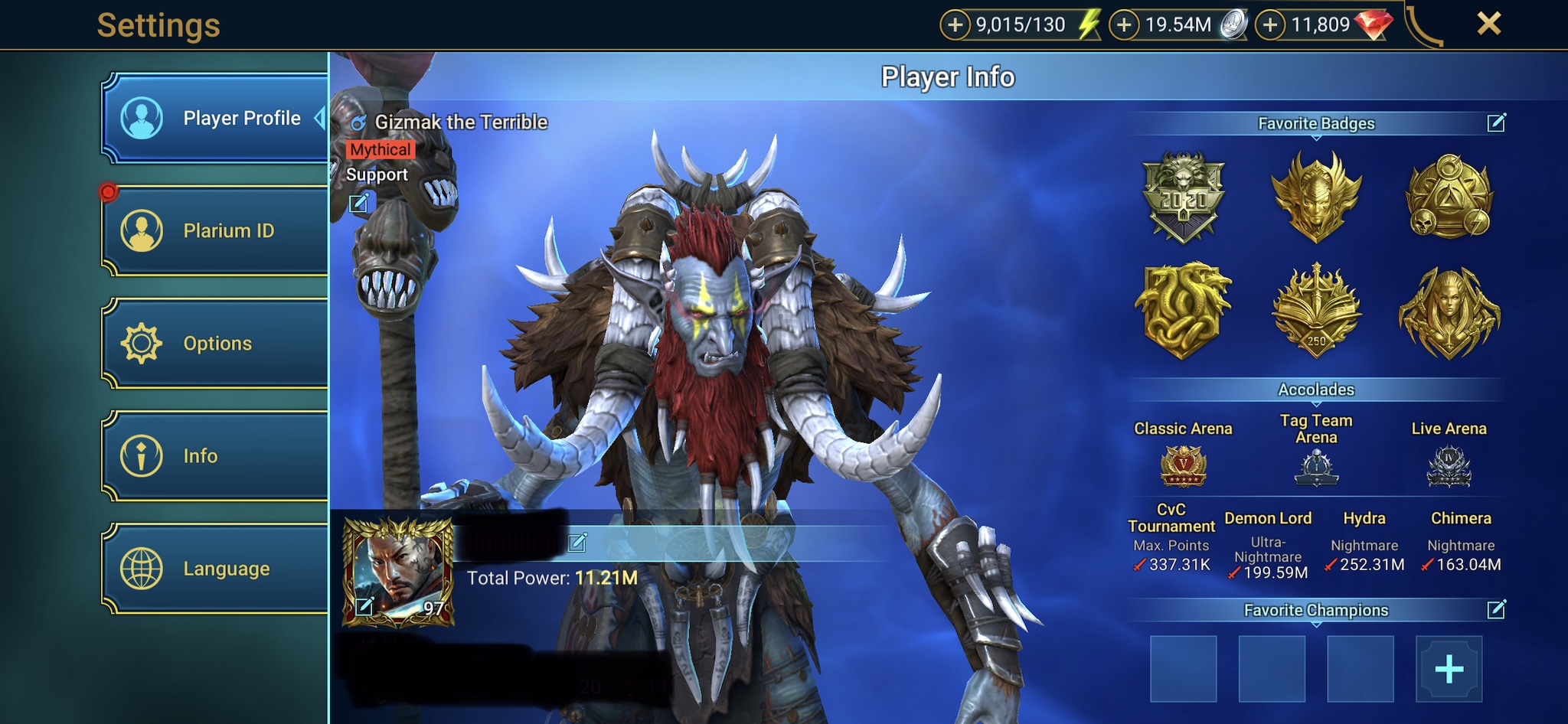The width and height of the screenshot is (1568, 724).
Task: Close the Settings window
Action: (x=1488, y=24)
